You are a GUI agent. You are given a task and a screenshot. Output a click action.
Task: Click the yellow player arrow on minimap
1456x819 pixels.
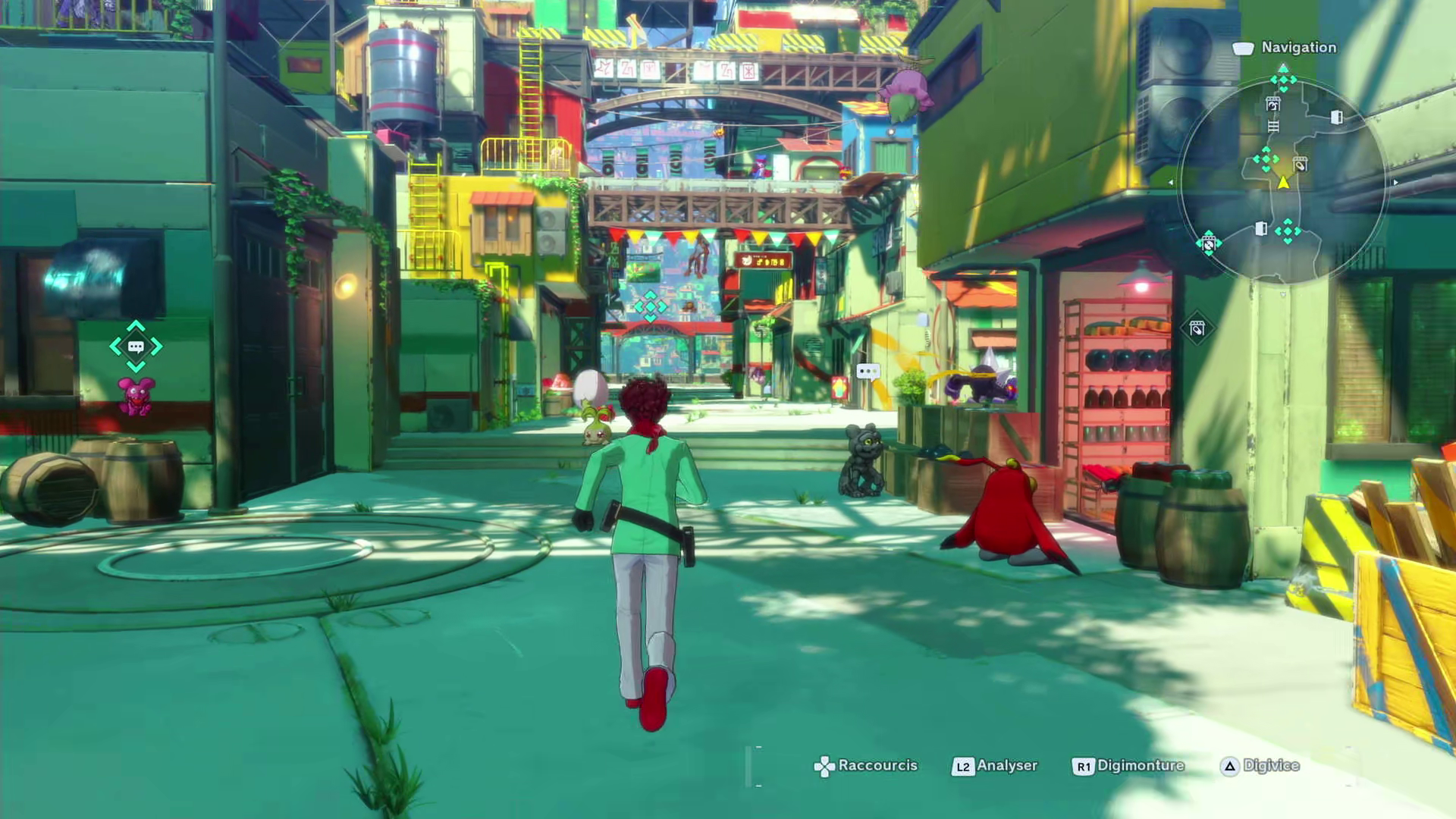click(x=1283, y=183)
